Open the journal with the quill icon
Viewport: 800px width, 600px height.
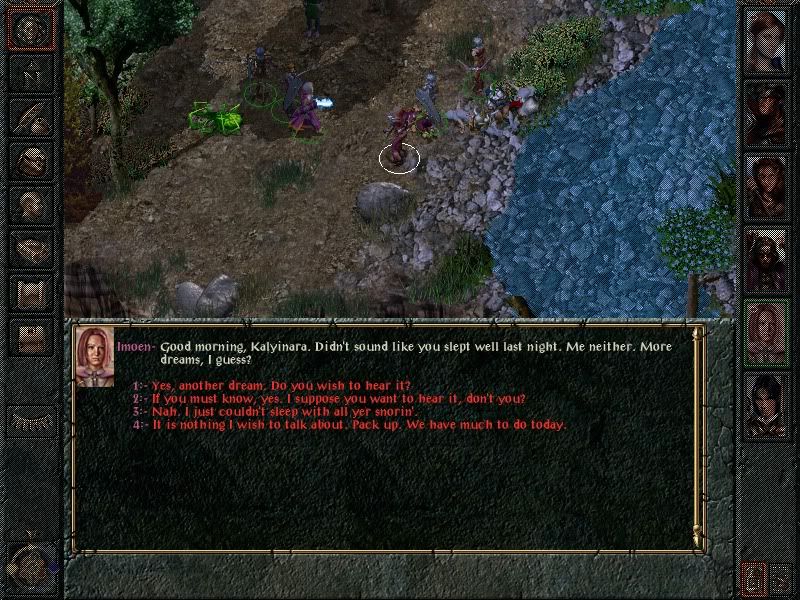[31, 116]
